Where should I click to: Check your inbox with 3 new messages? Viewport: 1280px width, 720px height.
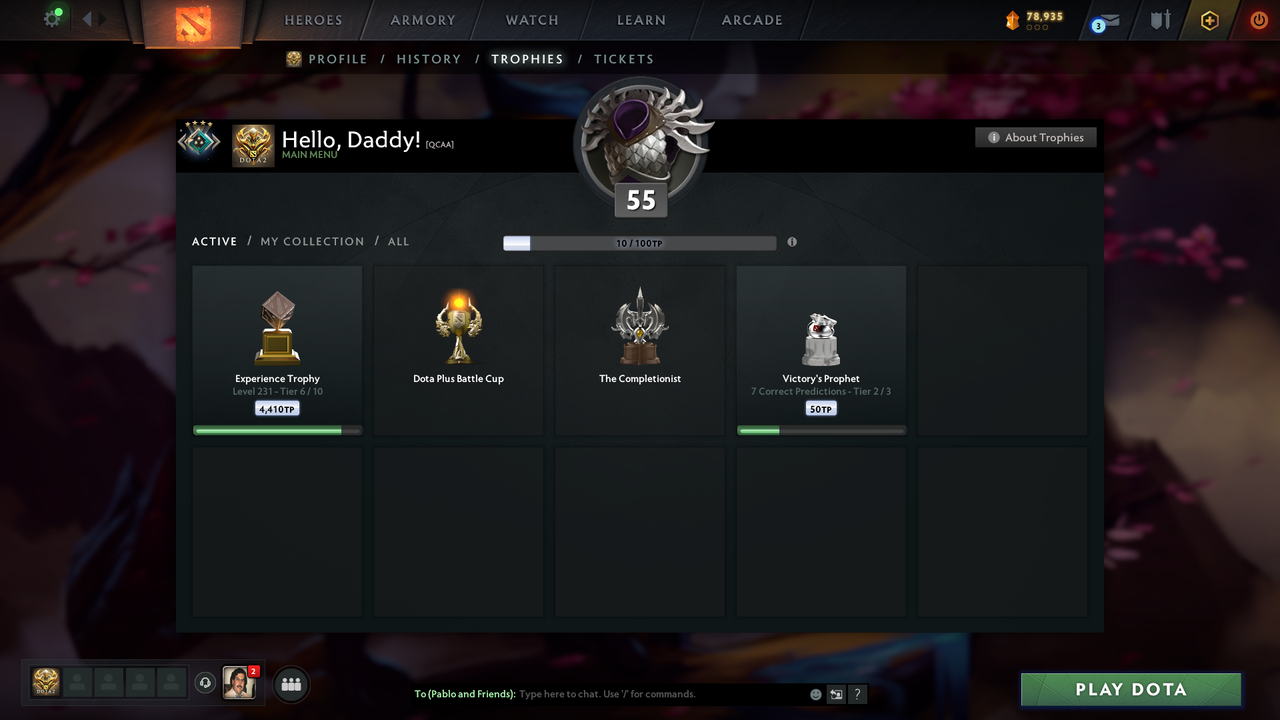(1104, 19)
